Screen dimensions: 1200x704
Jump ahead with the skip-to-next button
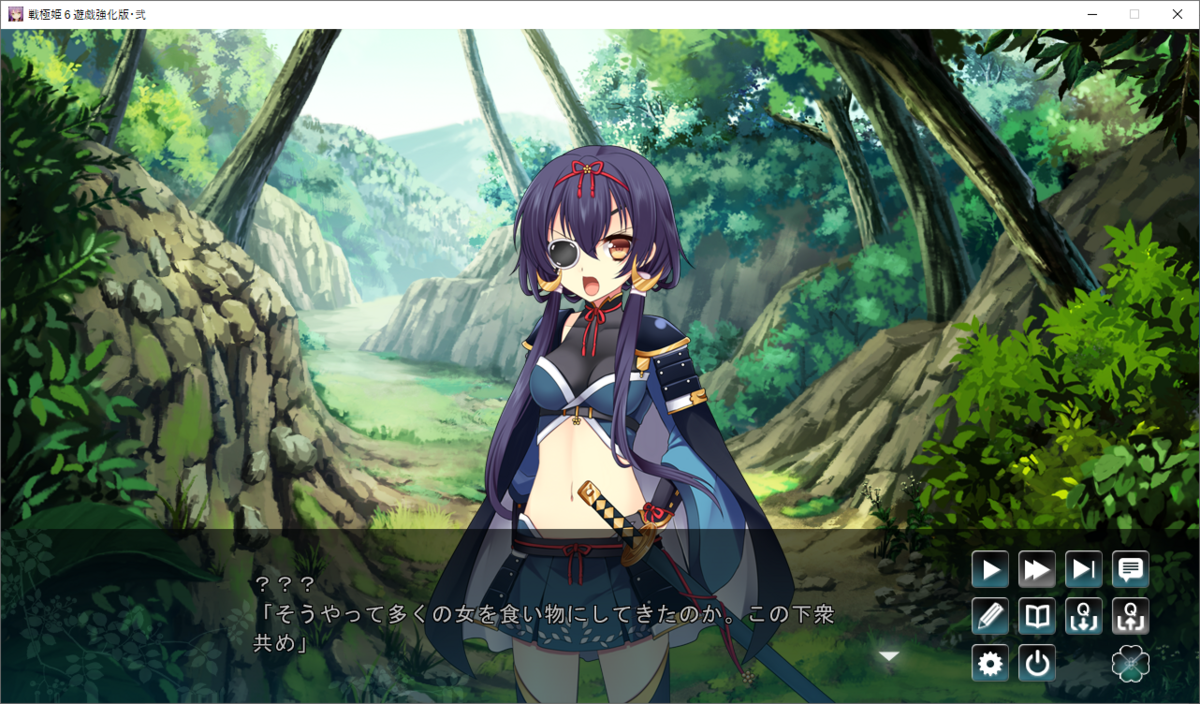1084,570
